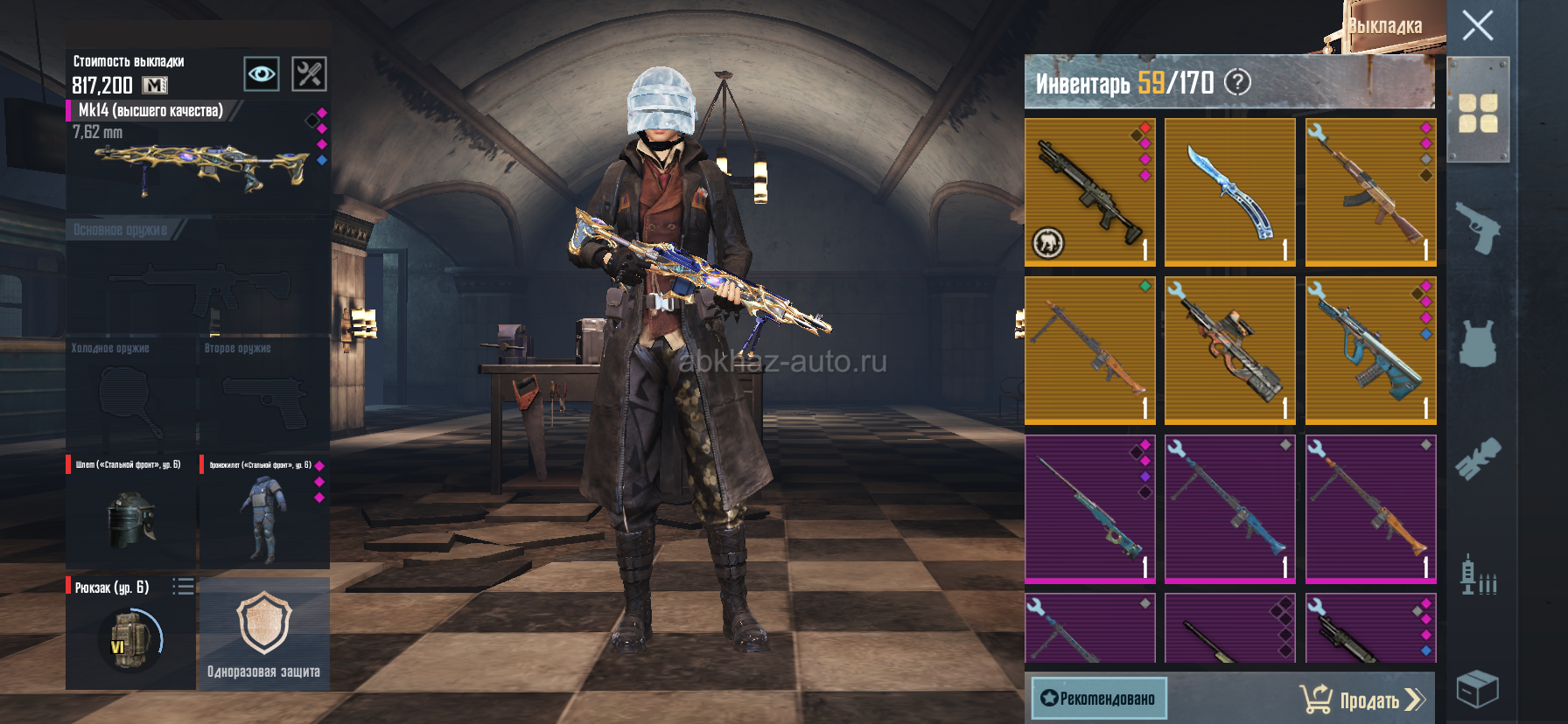Viewport: 1568px width, 724px height.
Task: Select the teal AUG rifle in inventory
Action: (1370, 351)
